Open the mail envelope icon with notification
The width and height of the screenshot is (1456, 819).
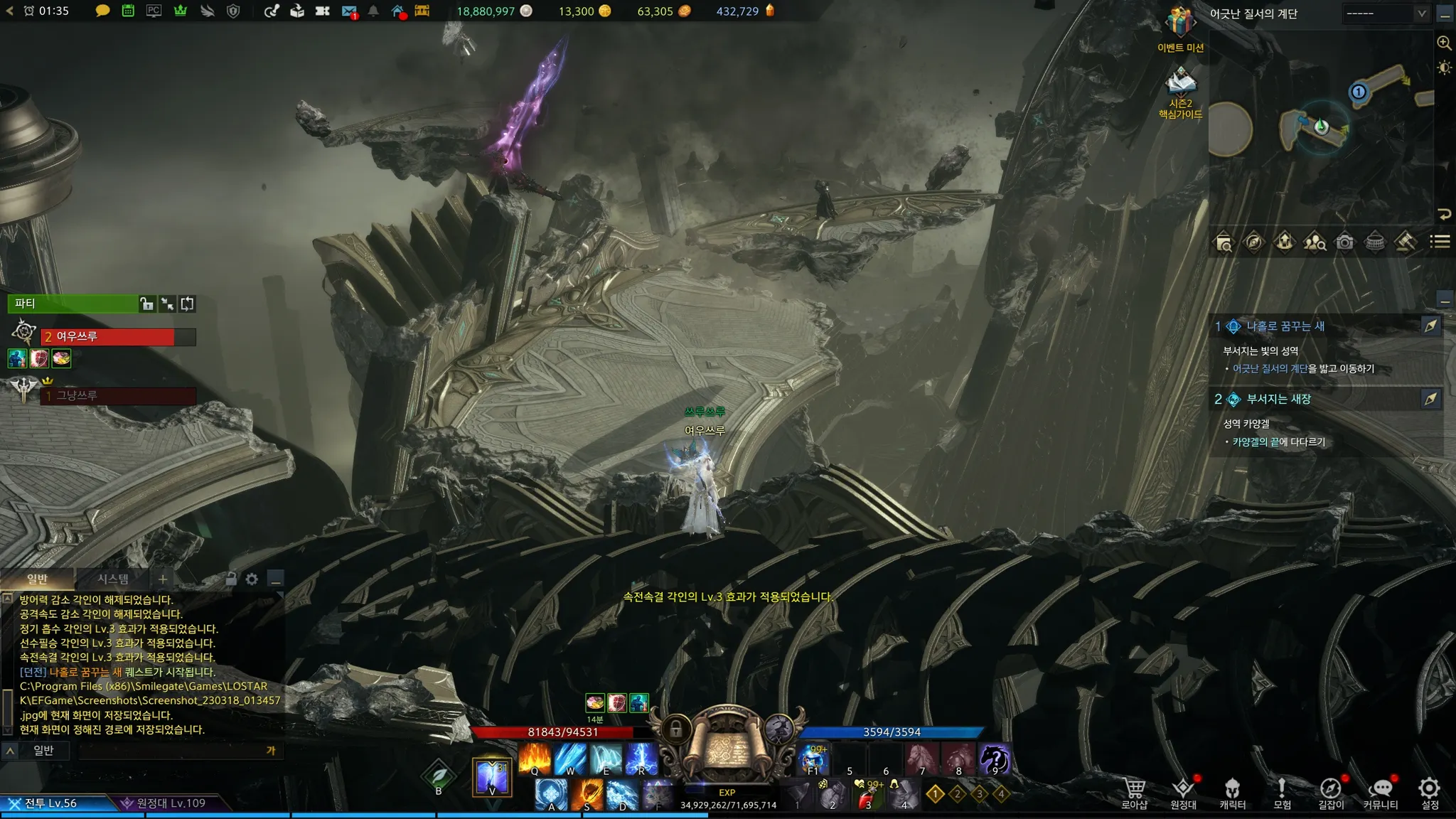tap(348, 11)
